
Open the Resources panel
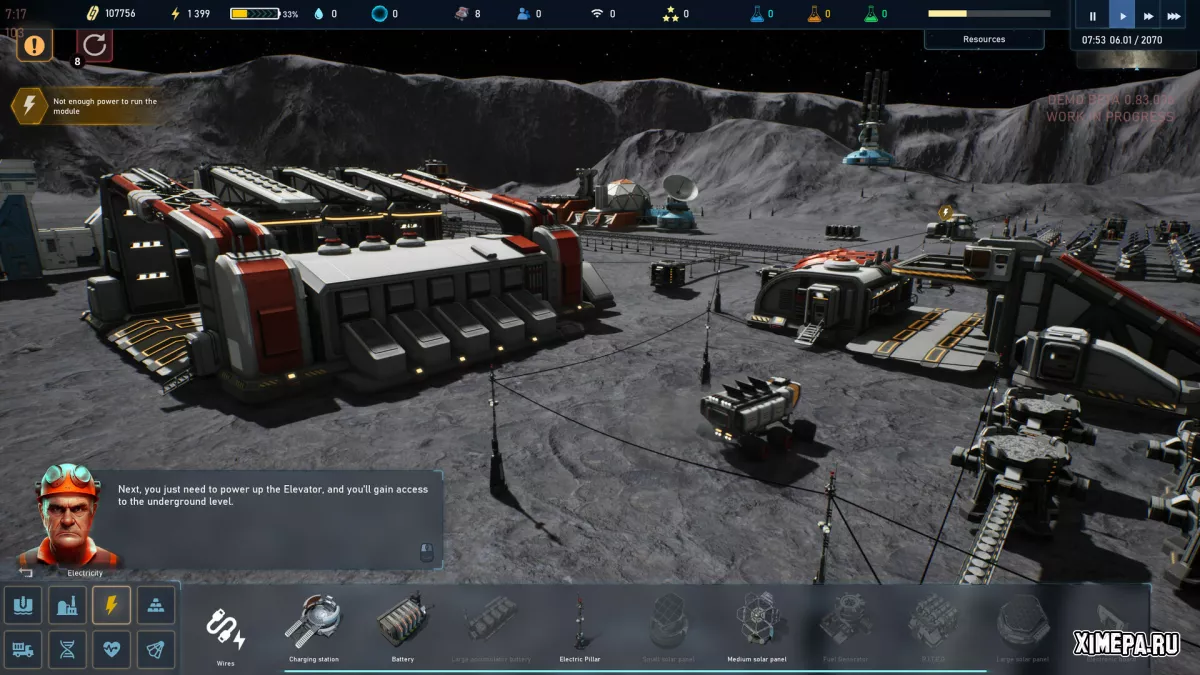984,39
